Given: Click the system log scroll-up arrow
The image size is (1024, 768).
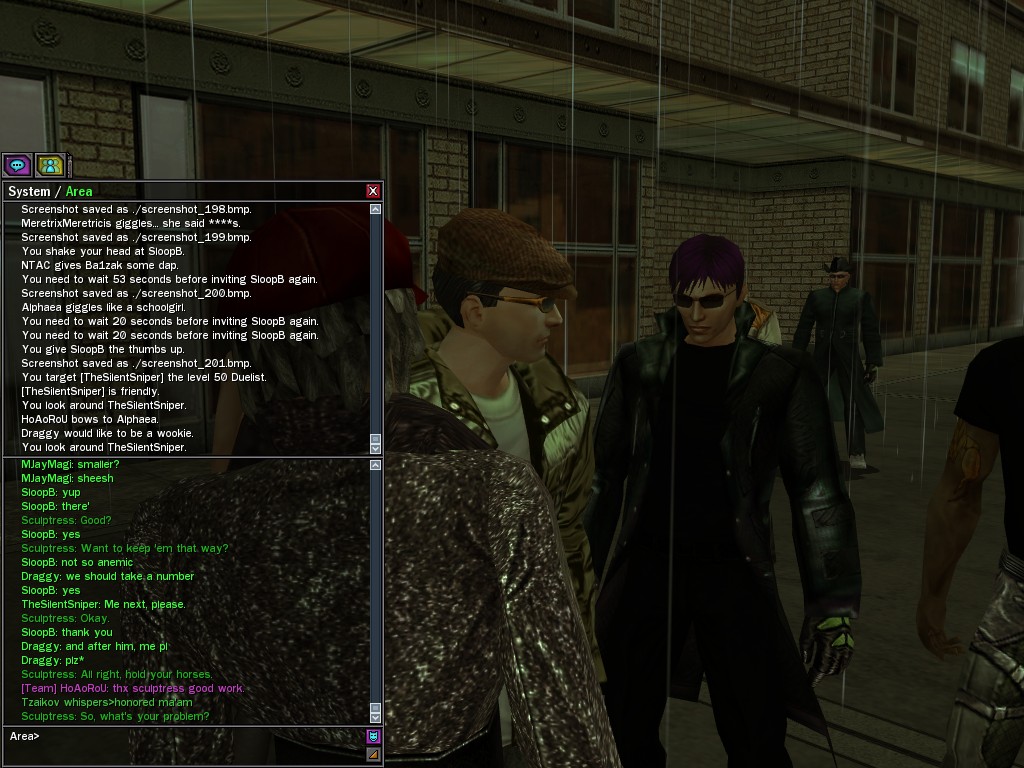Looking at the screenshot, I should pyautogui.click(x=375, y=210).
